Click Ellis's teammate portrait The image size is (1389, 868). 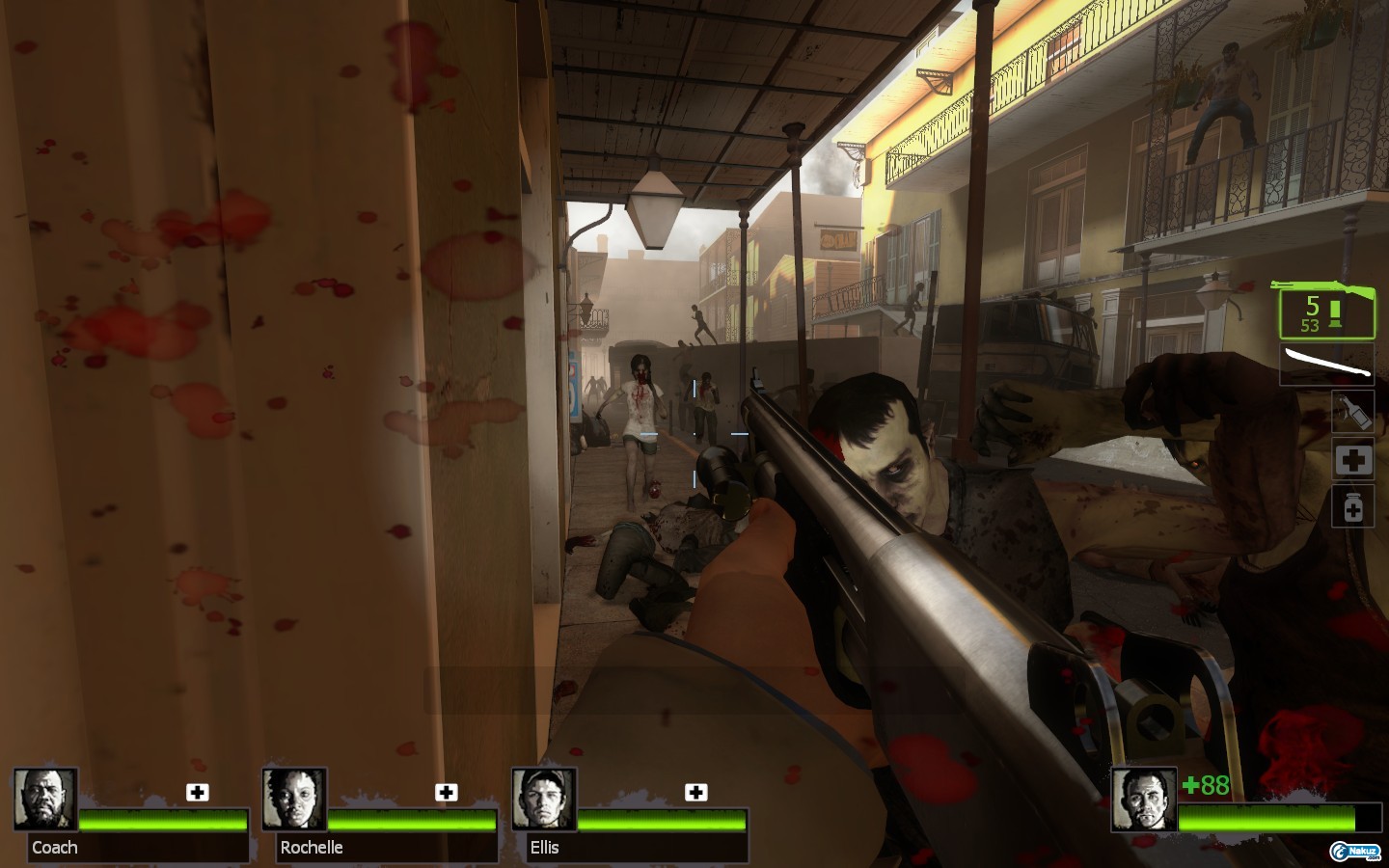click(544, 800)
